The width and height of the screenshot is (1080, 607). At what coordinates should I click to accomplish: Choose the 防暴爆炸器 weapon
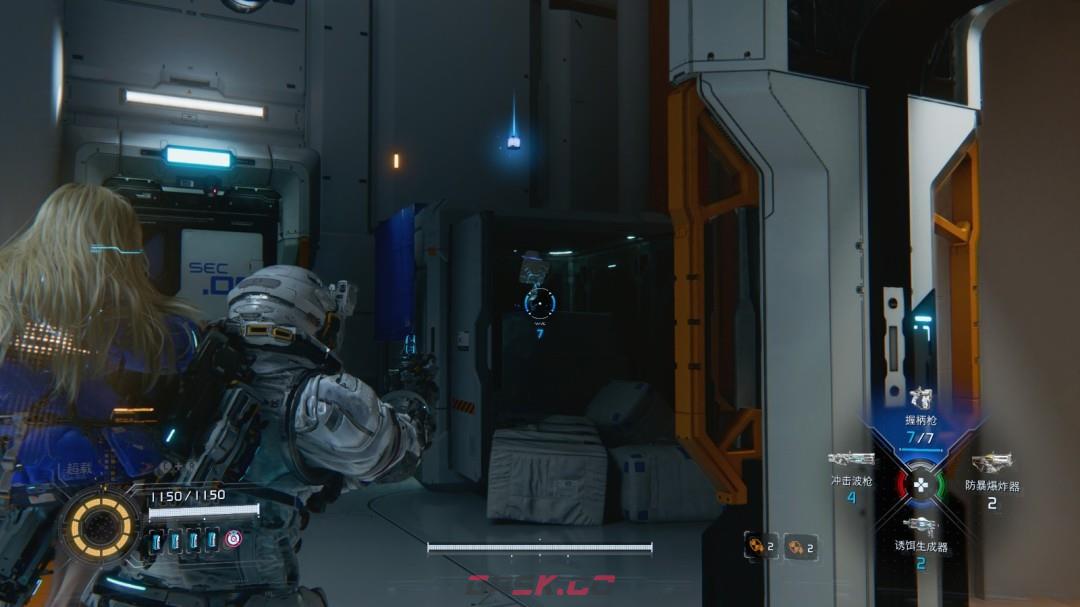991,463
